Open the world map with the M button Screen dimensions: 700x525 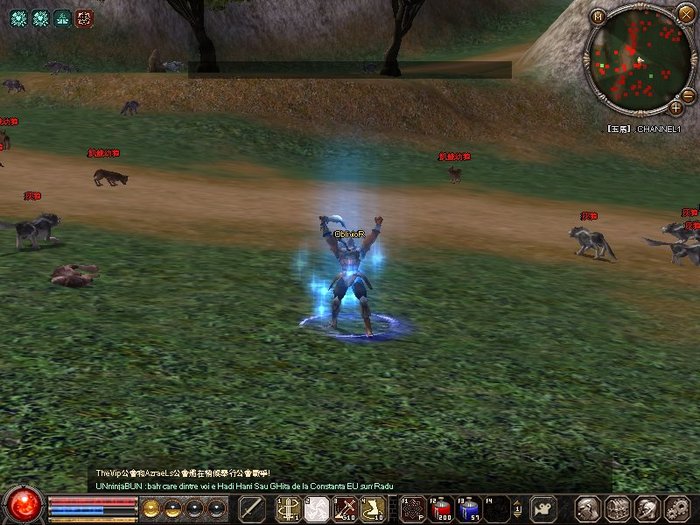tap(598, 16)
